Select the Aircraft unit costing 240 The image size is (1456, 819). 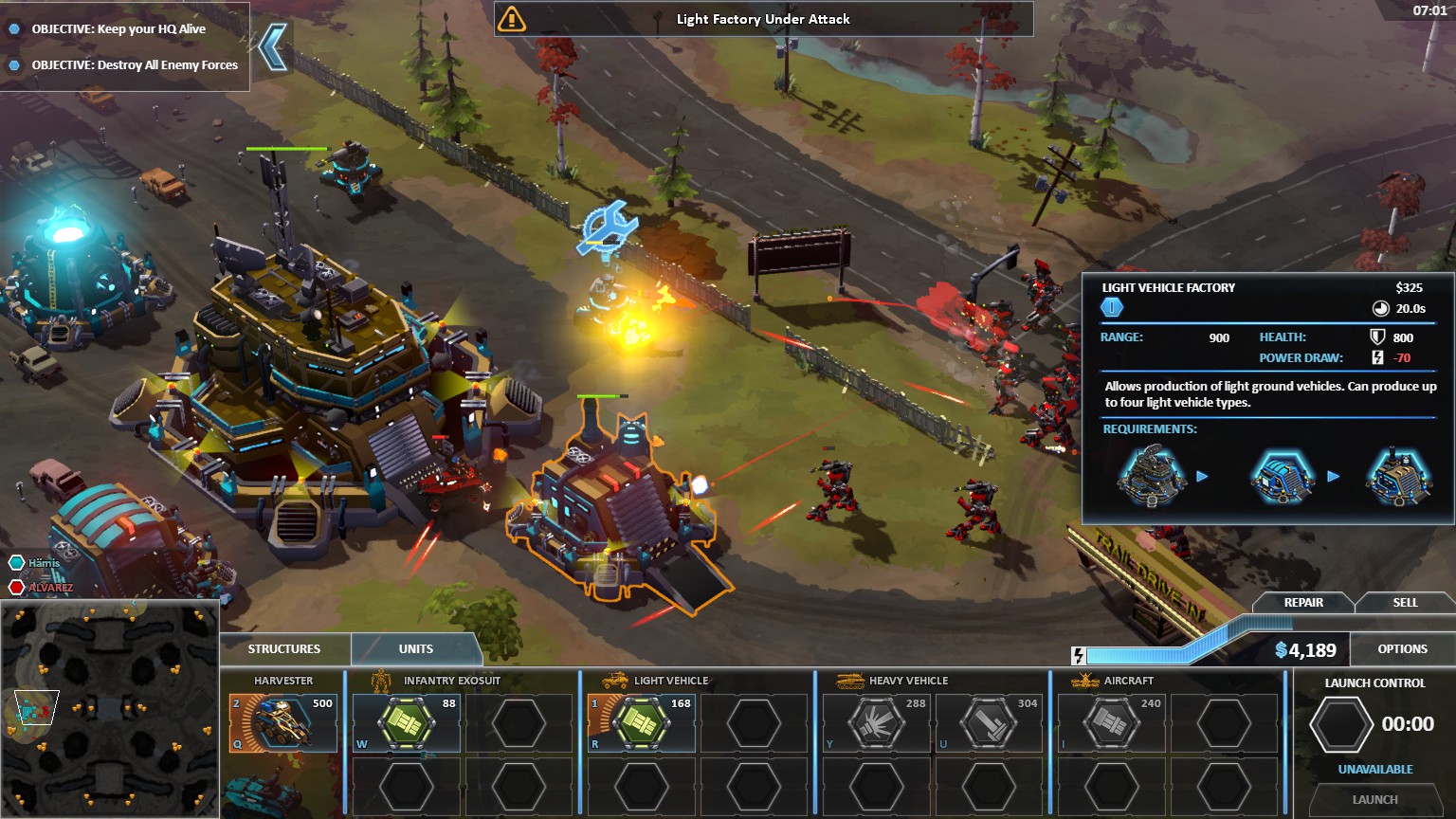click(1111, 724)
